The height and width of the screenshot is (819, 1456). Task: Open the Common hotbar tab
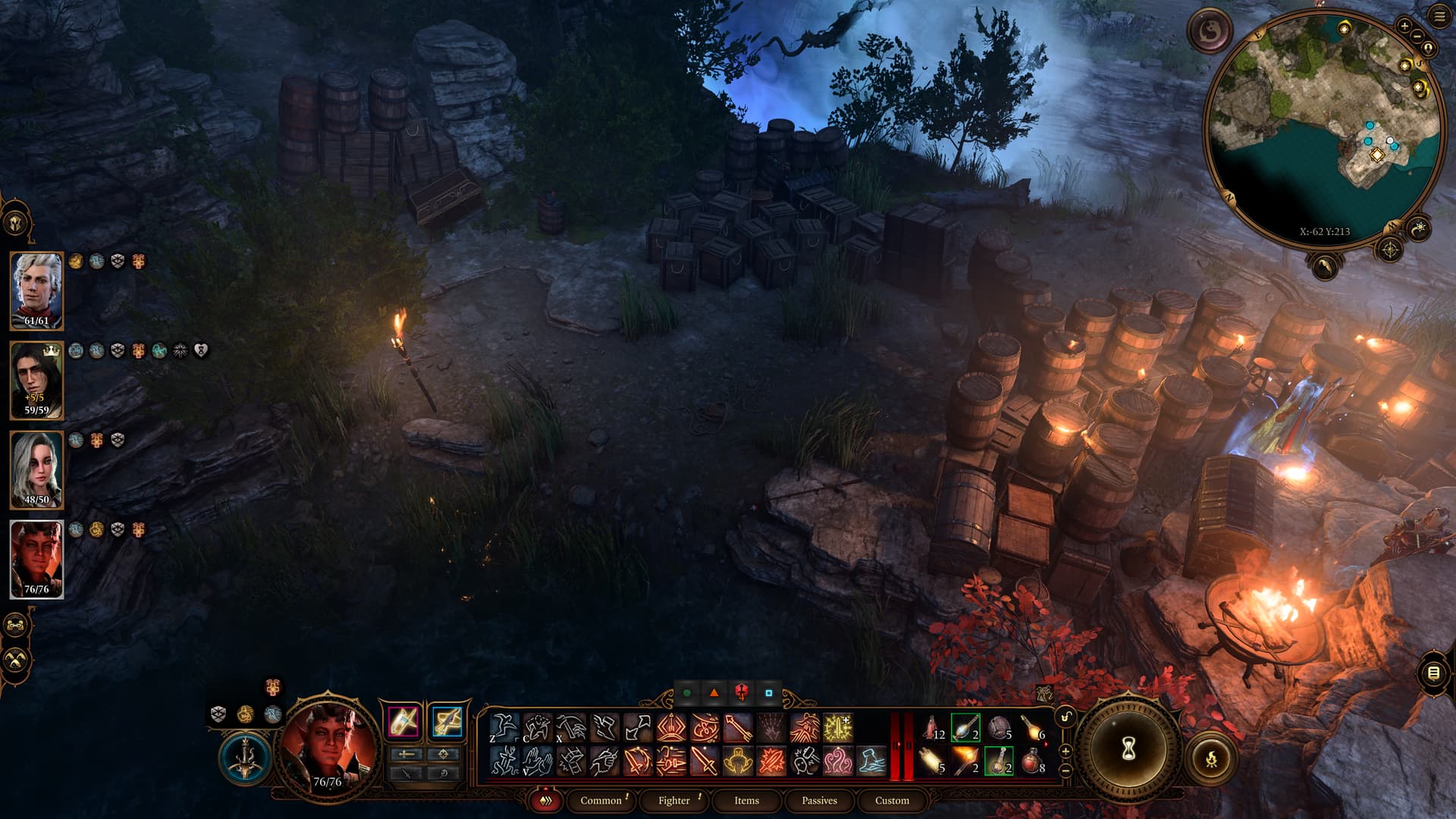click(601, 800)
